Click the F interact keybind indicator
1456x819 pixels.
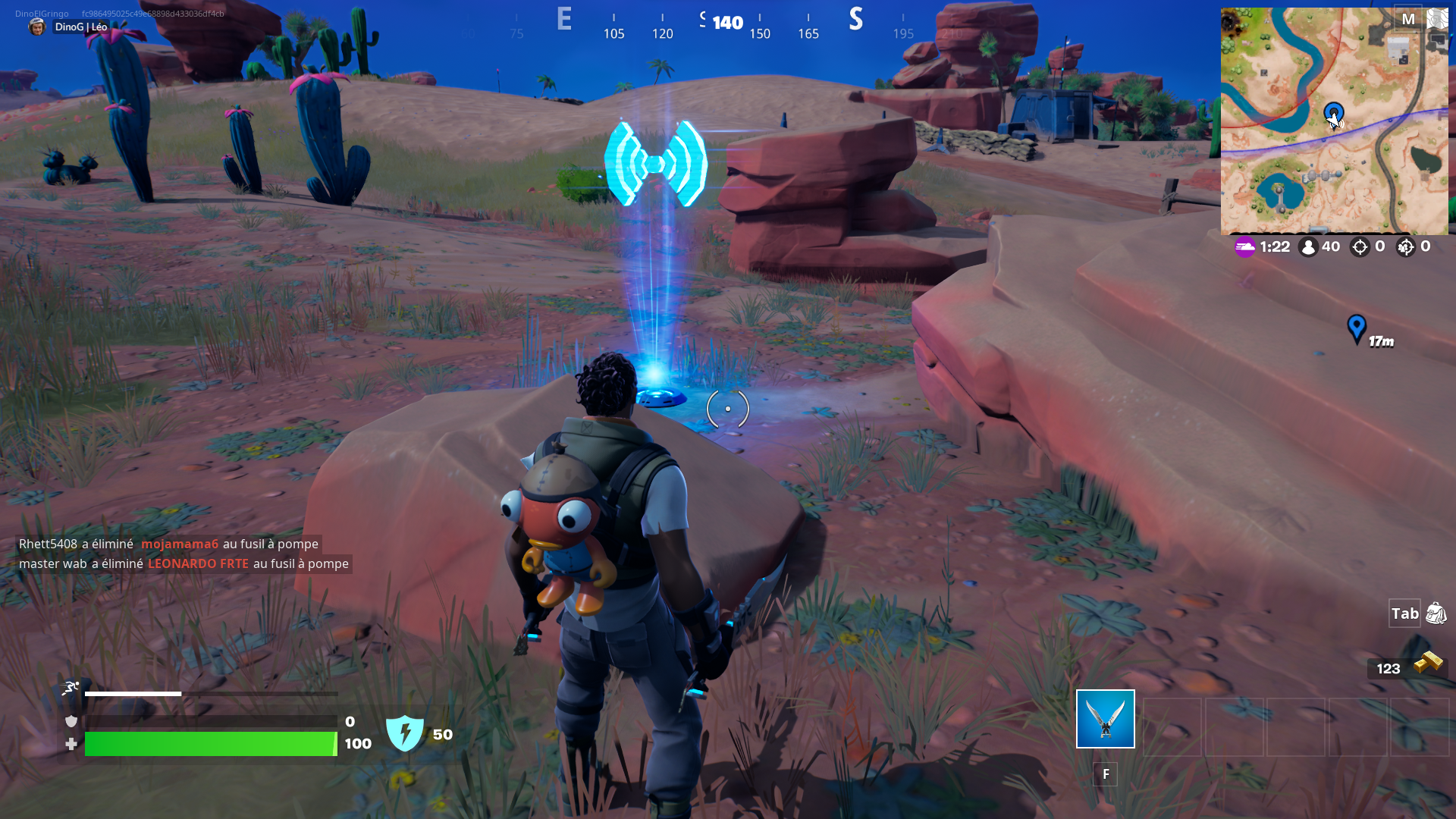point(1106,774)
